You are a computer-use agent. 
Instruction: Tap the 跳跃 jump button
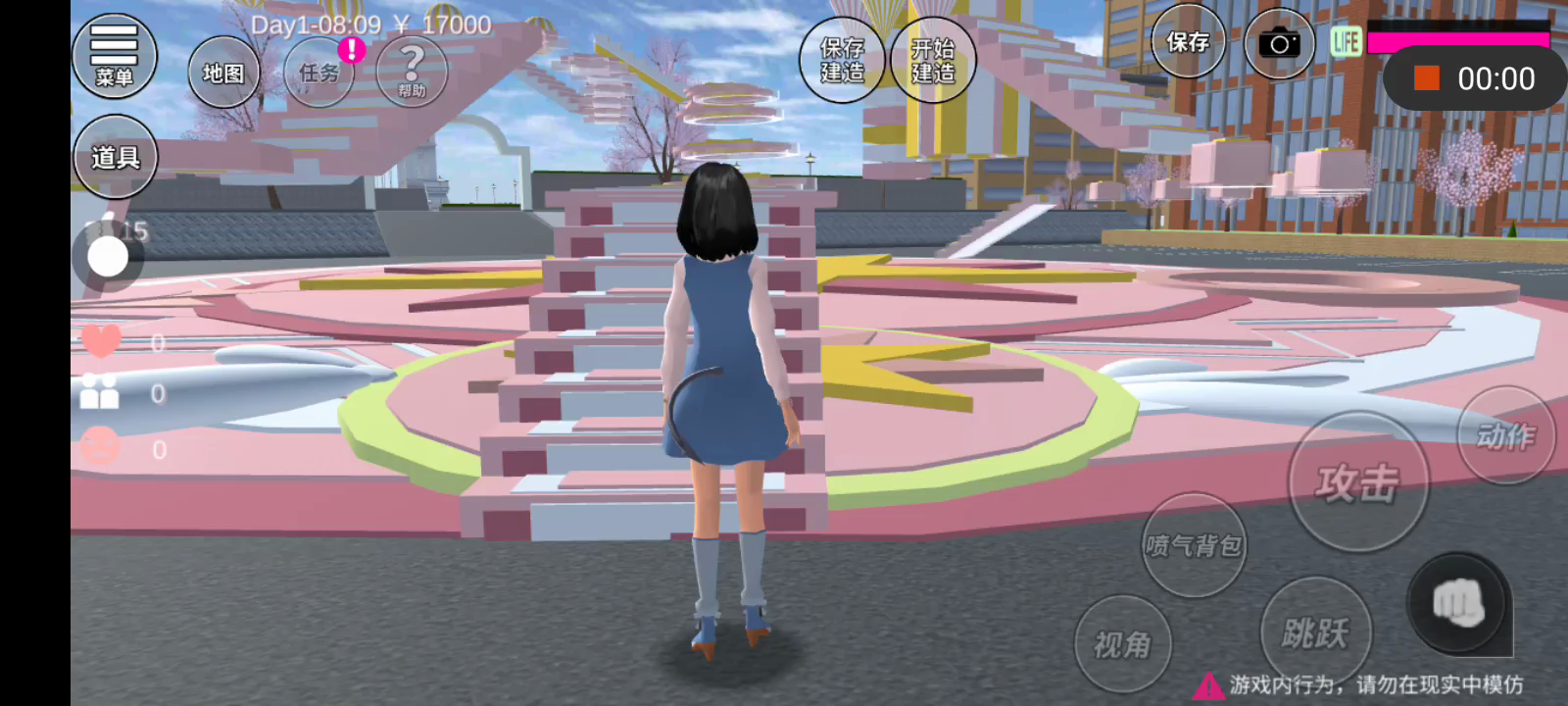tap(1315, 632)
